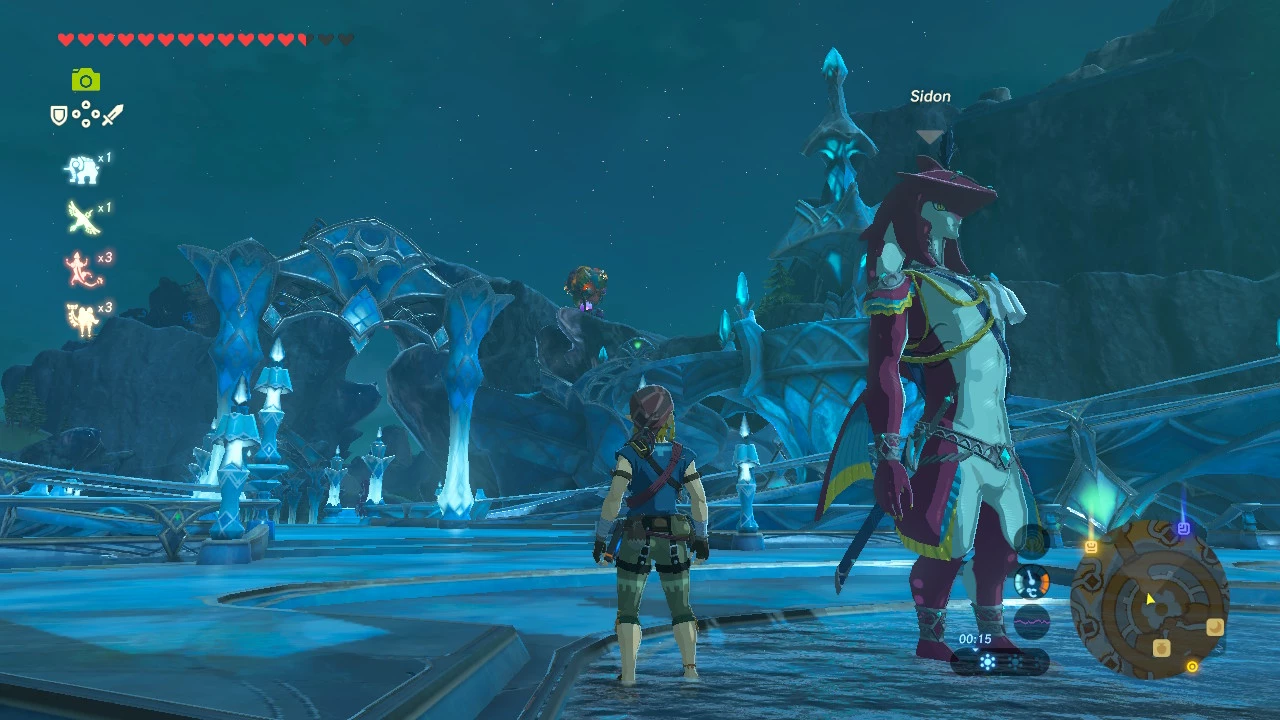Image resolution: width=1280 pixels, height=720 pixels.
Task: Click the crescent-shaped marker on the minimap
Action: point(1215,626)
